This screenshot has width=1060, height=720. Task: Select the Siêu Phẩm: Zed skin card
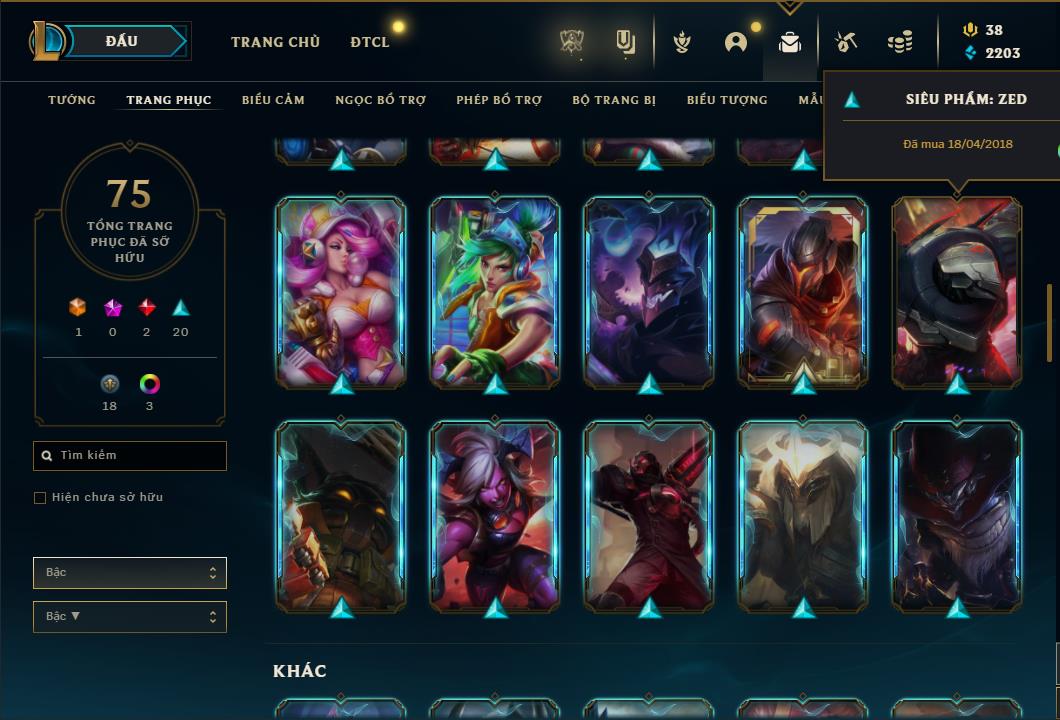pyautogui.click(x=957, y=291)
